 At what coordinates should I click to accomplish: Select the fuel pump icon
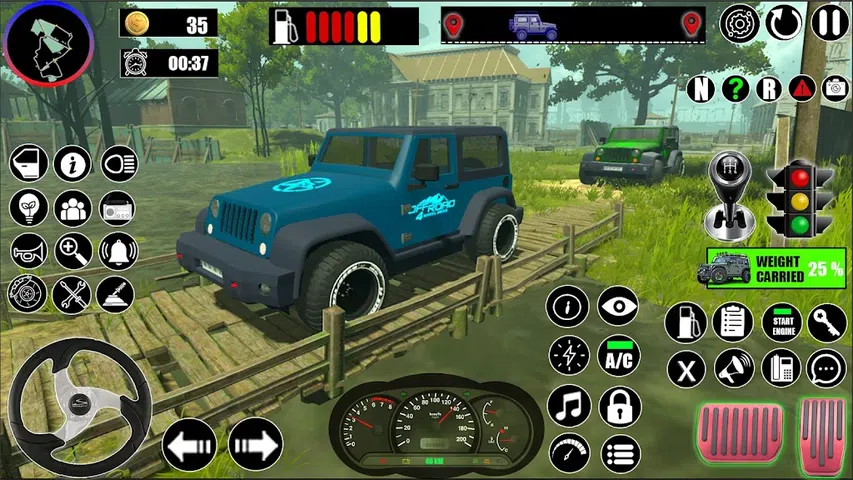[686, 323]
